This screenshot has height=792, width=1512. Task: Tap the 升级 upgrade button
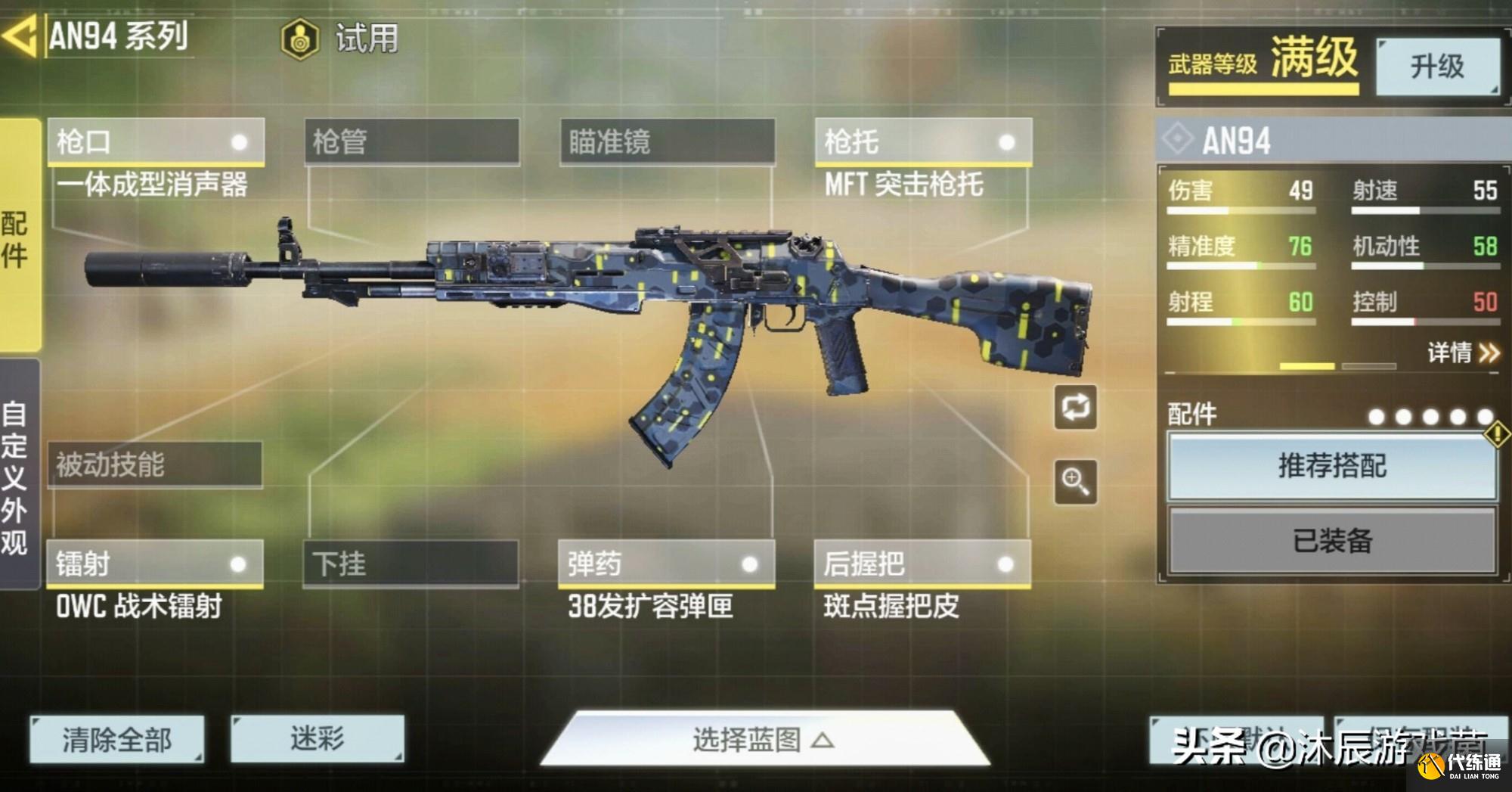click(1436, 67)
